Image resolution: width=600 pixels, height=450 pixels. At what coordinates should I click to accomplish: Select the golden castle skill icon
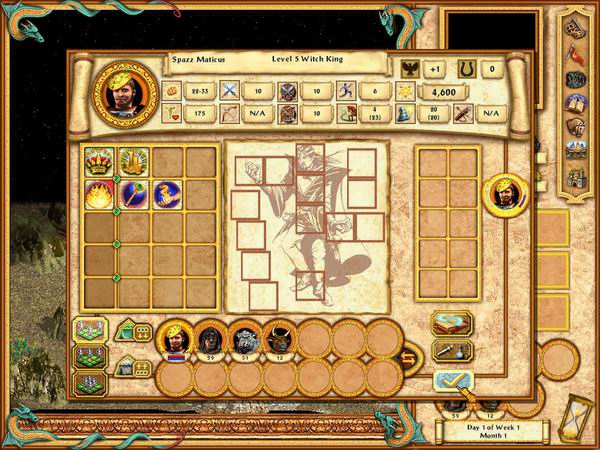(133, 161)
